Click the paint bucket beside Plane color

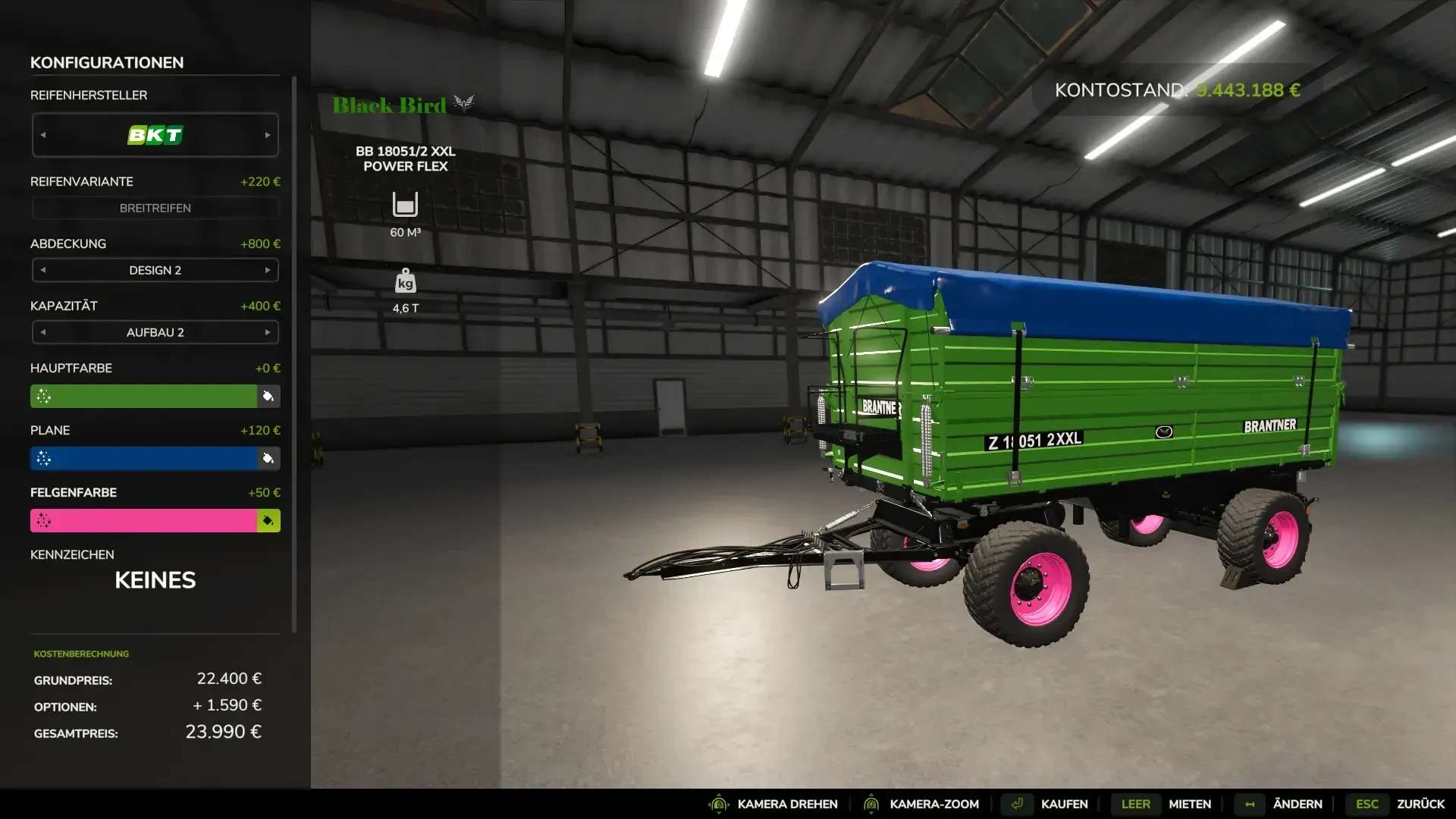point(268,458)
